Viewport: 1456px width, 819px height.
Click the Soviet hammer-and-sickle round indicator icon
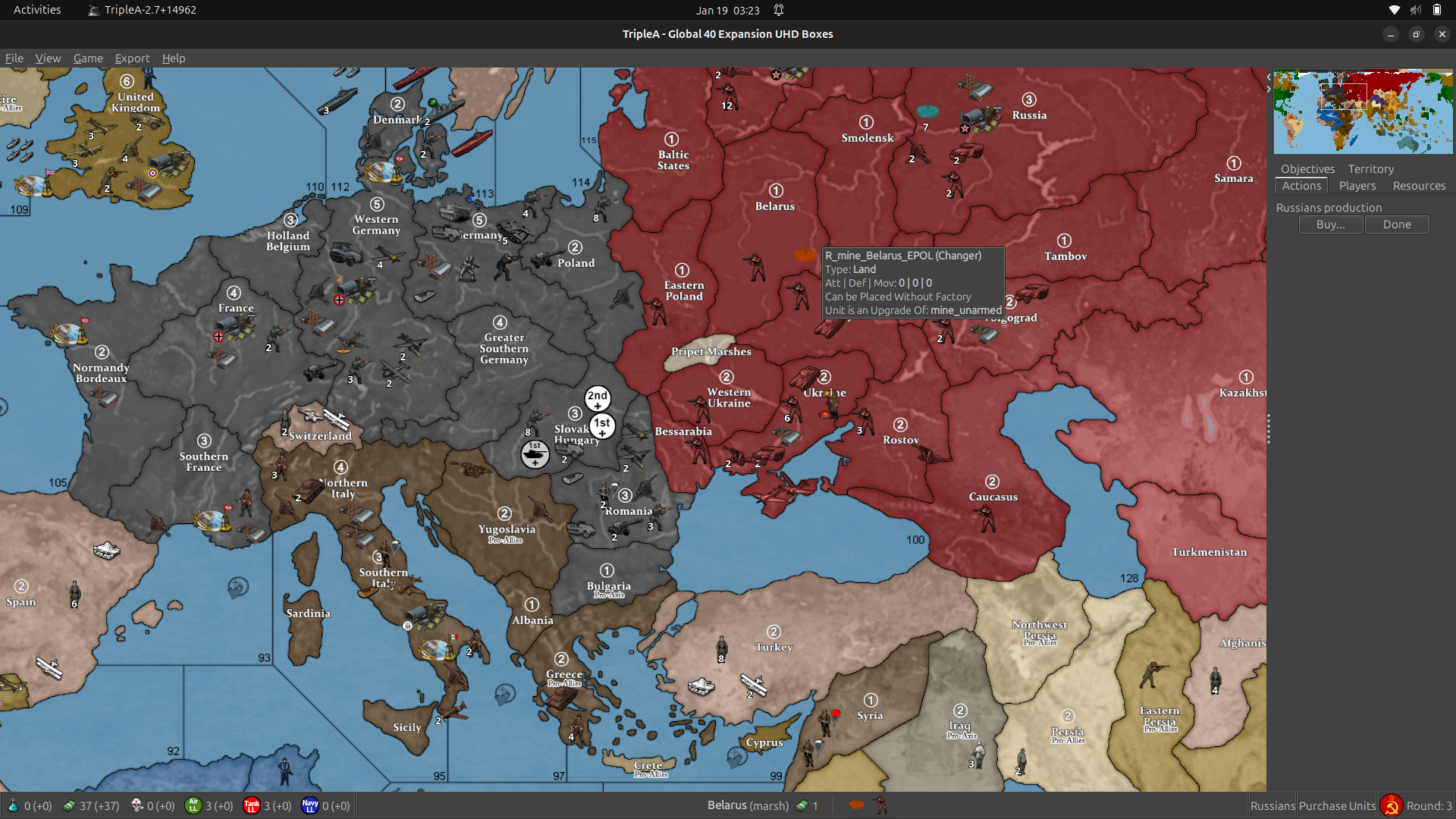point(1392,805)
